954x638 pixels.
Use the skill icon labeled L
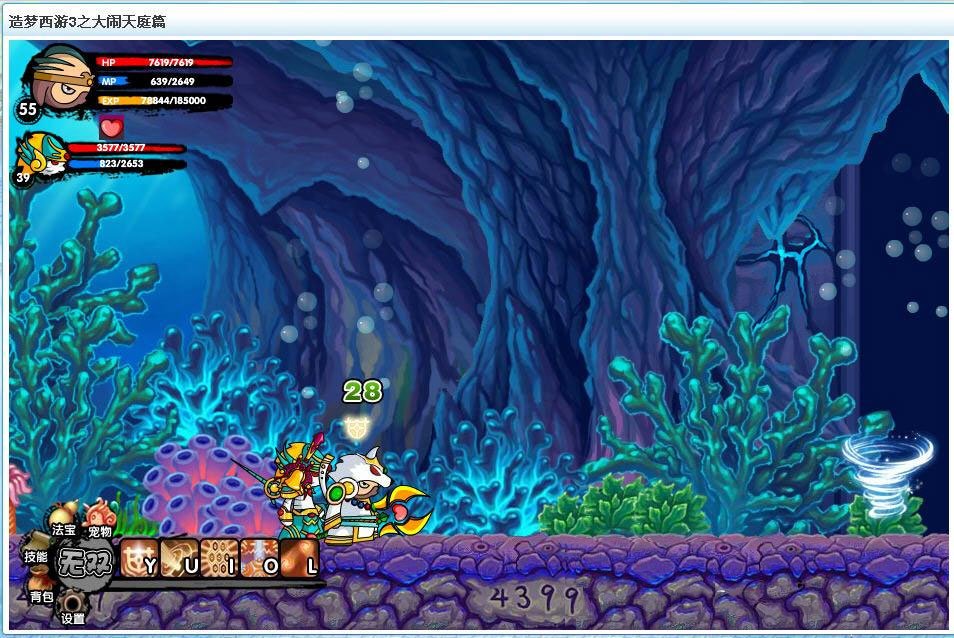pos(299,558)
